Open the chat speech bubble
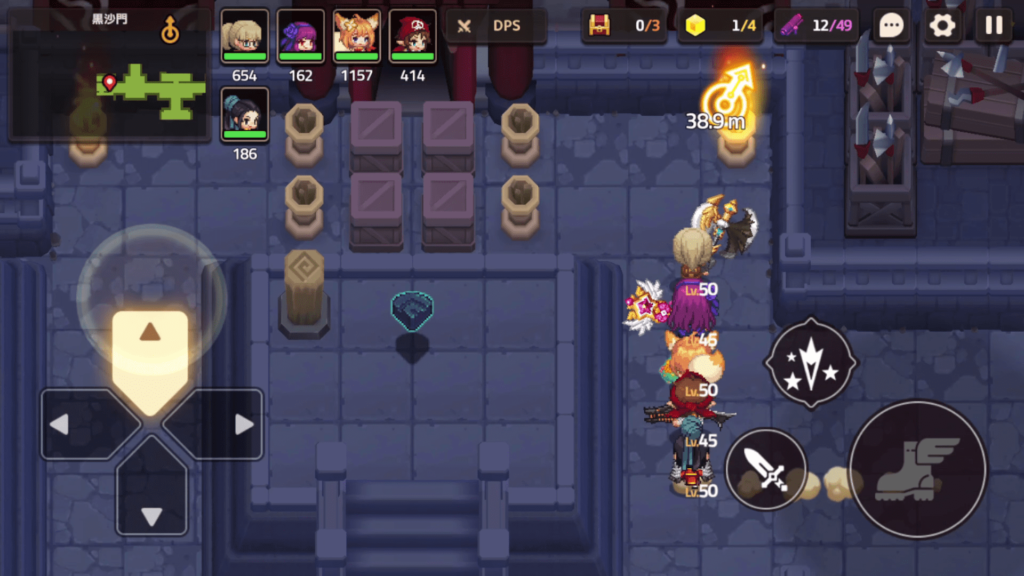 [891, 26]
